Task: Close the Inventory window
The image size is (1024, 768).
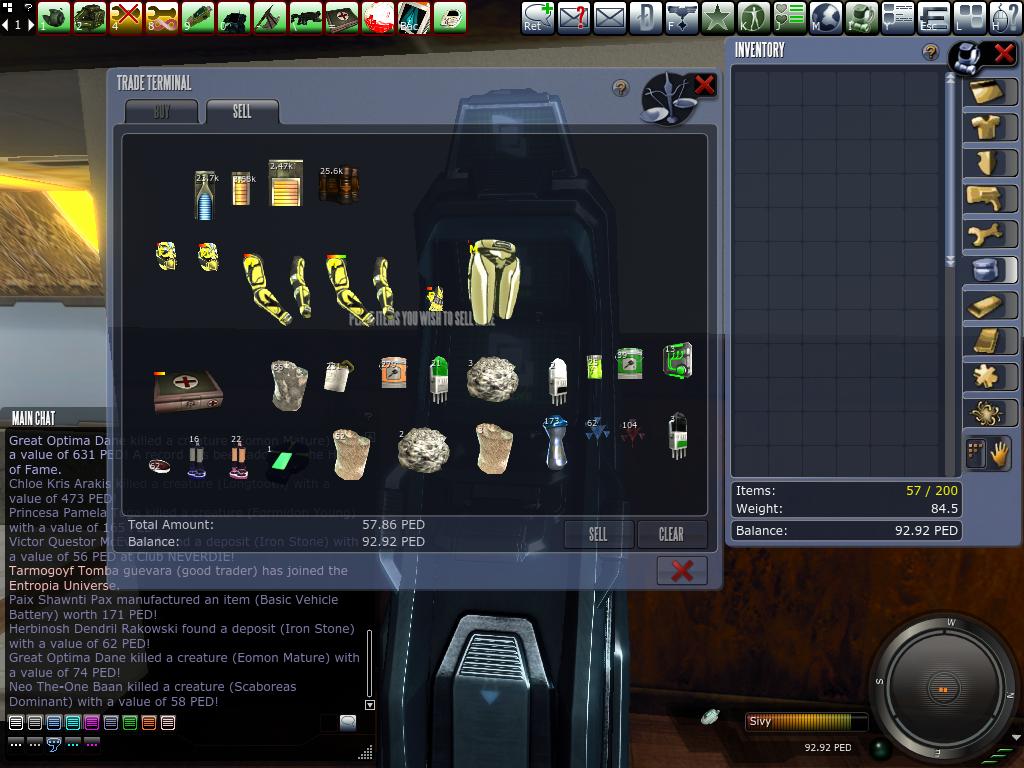Action: click(x=1003, y=53)
